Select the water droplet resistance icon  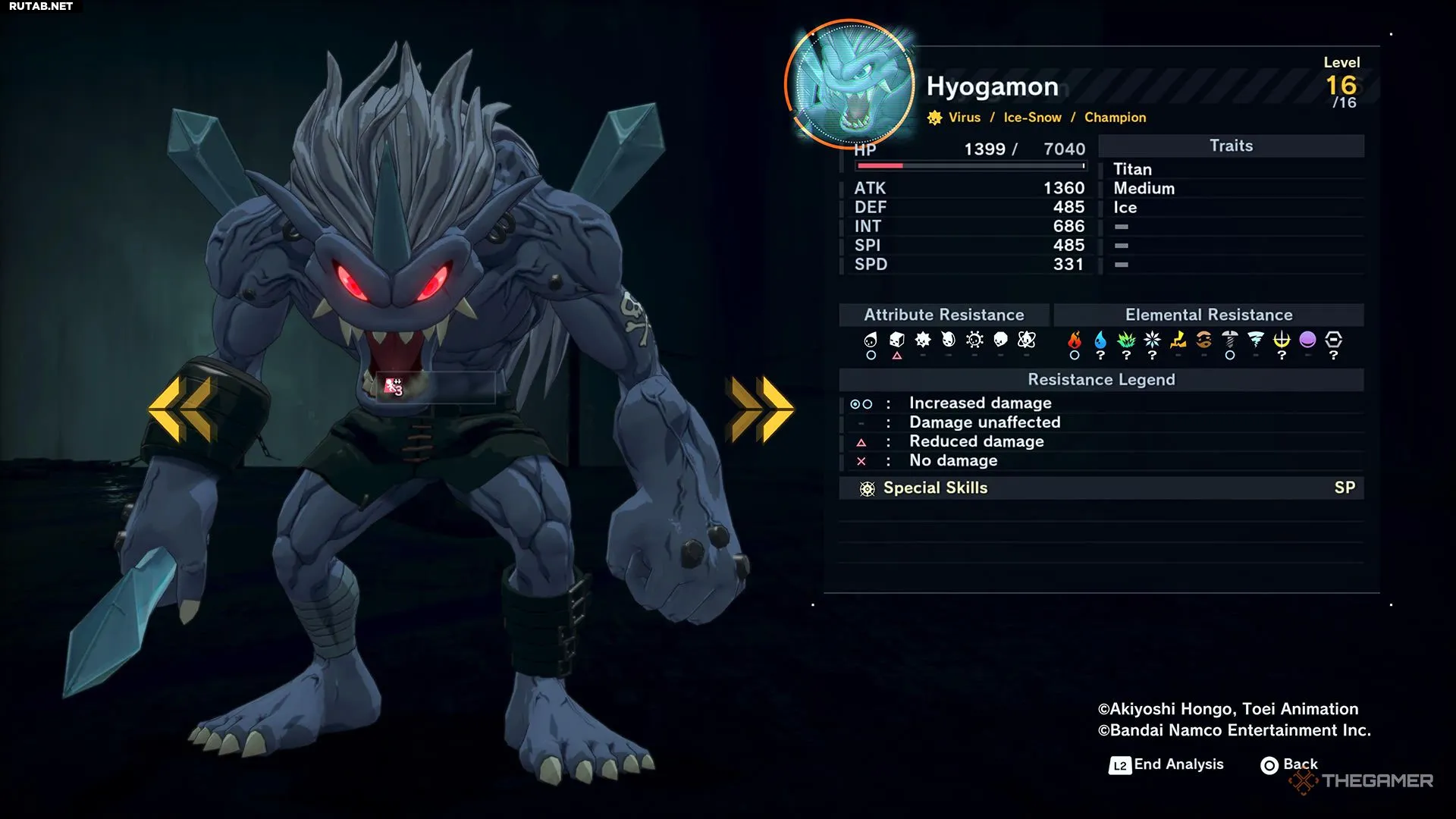pyautogui.click(x=1100, y=340)
